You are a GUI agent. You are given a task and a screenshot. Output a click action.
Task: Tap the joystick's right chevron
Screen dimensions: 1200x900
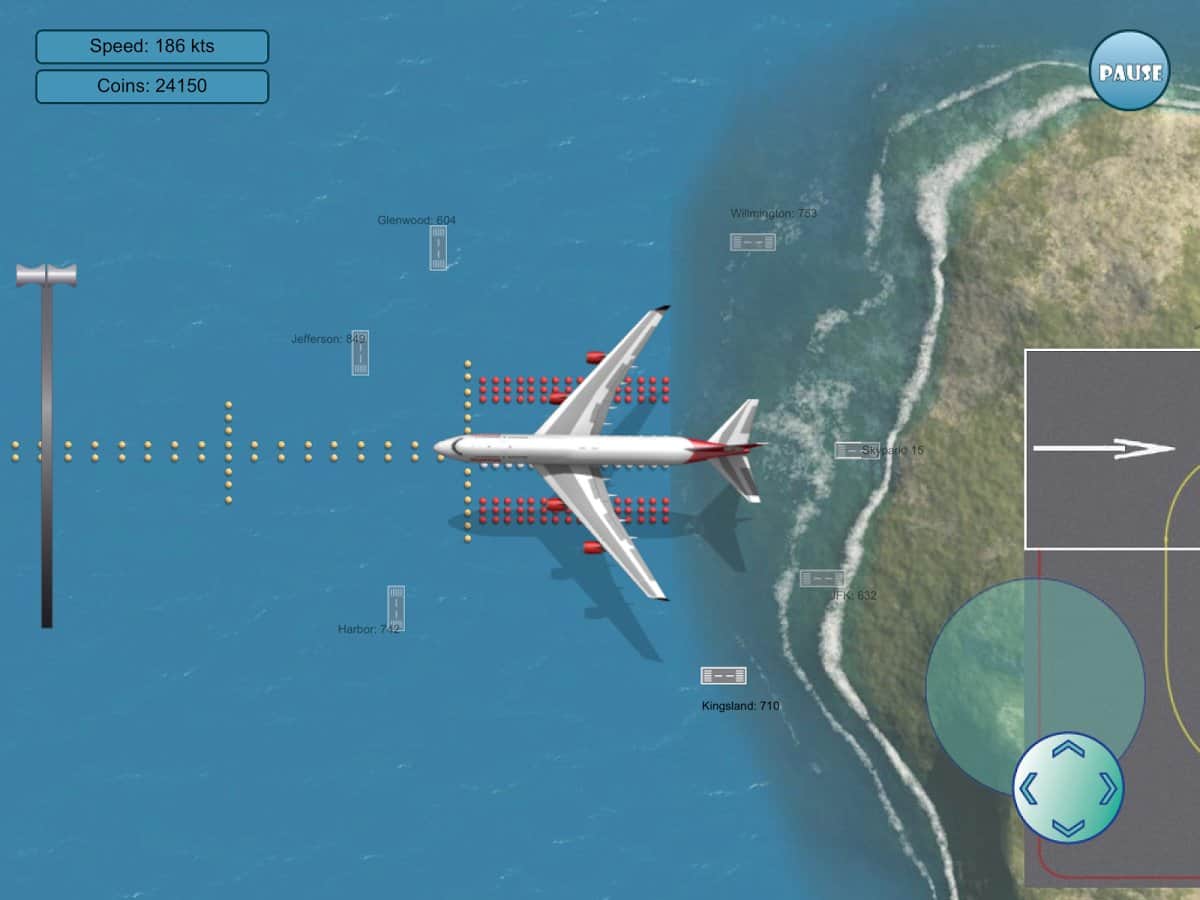[x=1108, y=788]
